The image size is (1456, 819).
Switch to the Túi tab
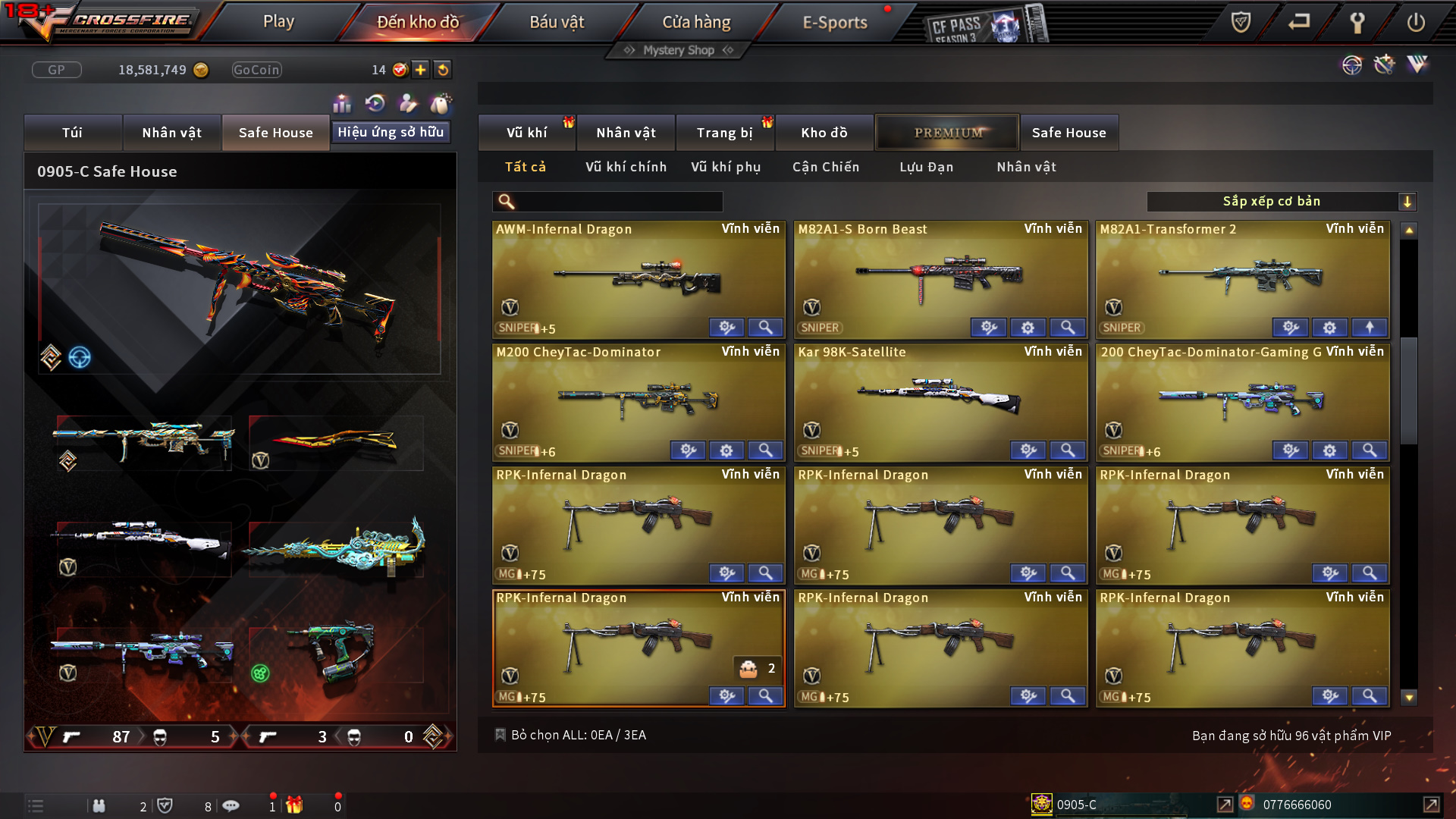pos(73,133)
